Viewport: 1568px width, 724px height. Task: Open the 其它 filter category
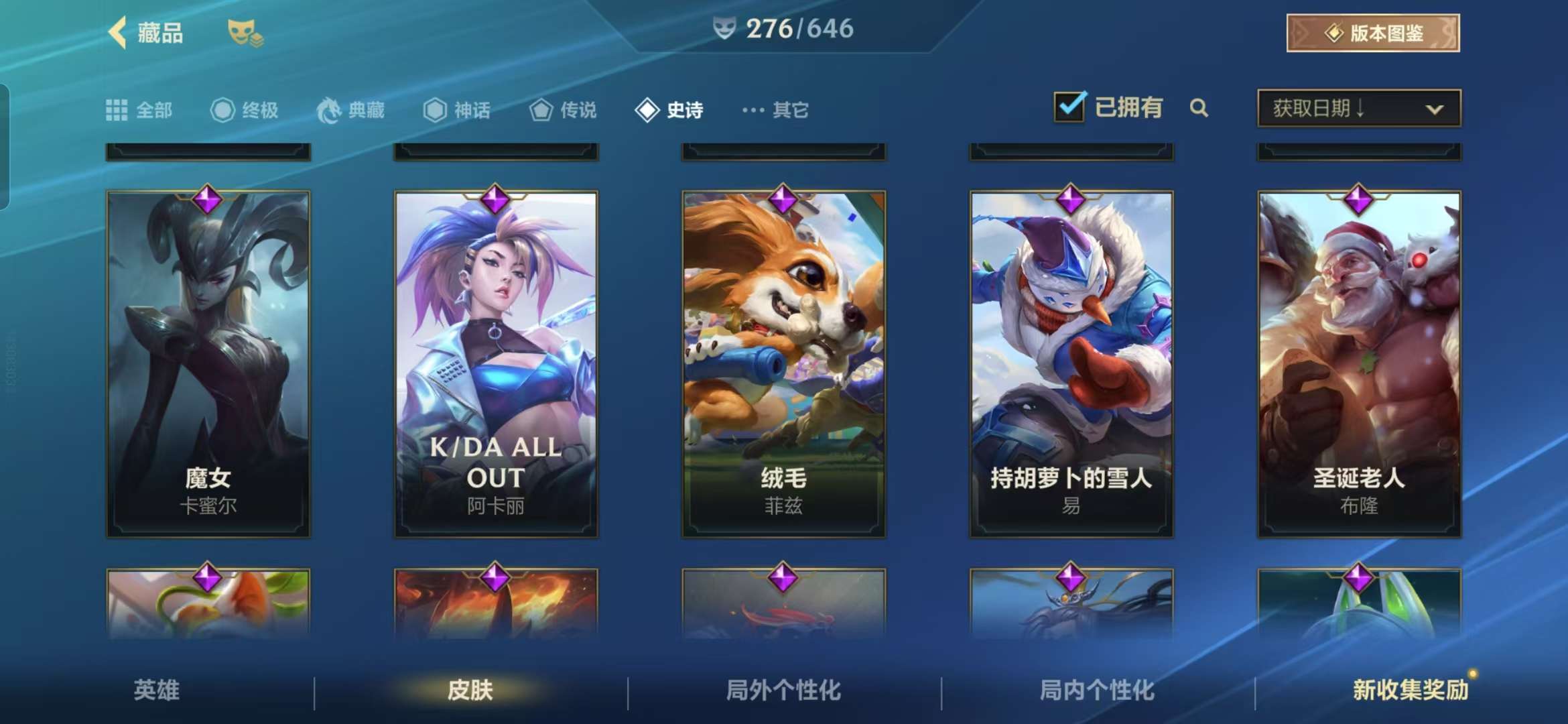click(x=775, y=110)
